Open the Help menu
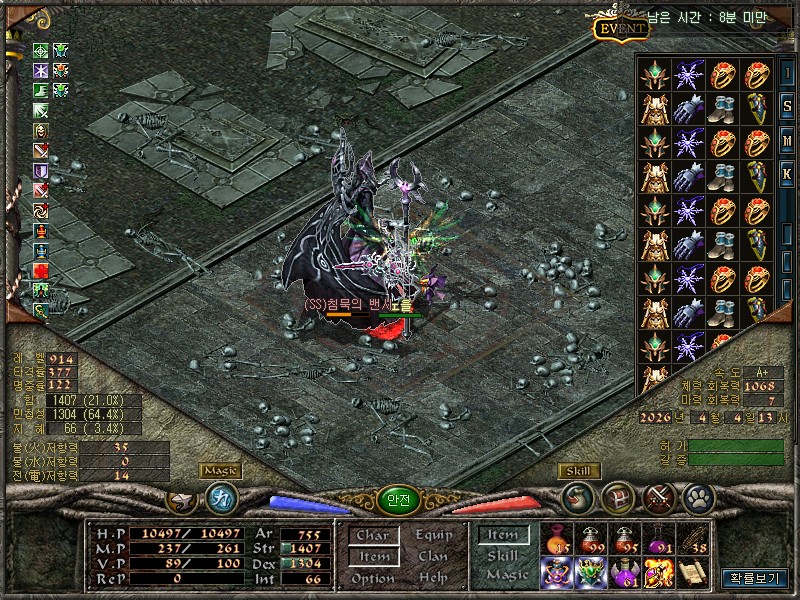Image resolution: width=800 pixels, height=600 pixels. tap(433, 578)
